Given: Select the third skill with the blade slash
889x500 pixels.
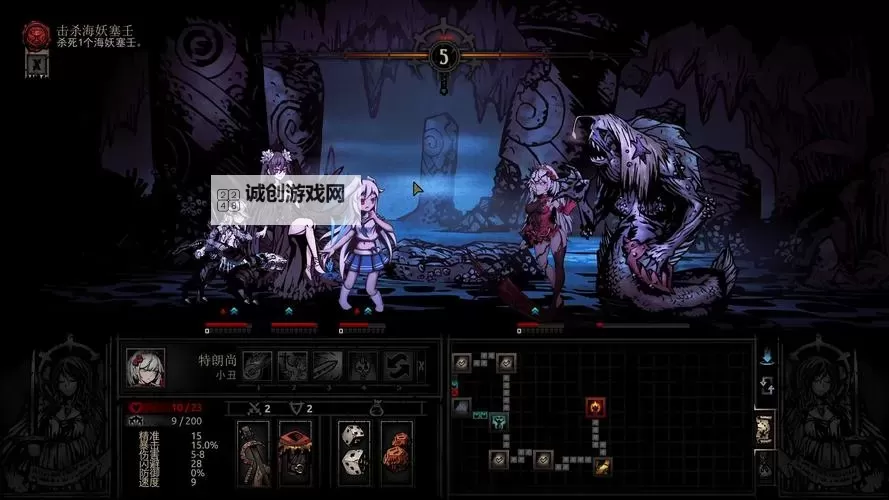Looking at the screenshot, I should click(x=327, y=366).
